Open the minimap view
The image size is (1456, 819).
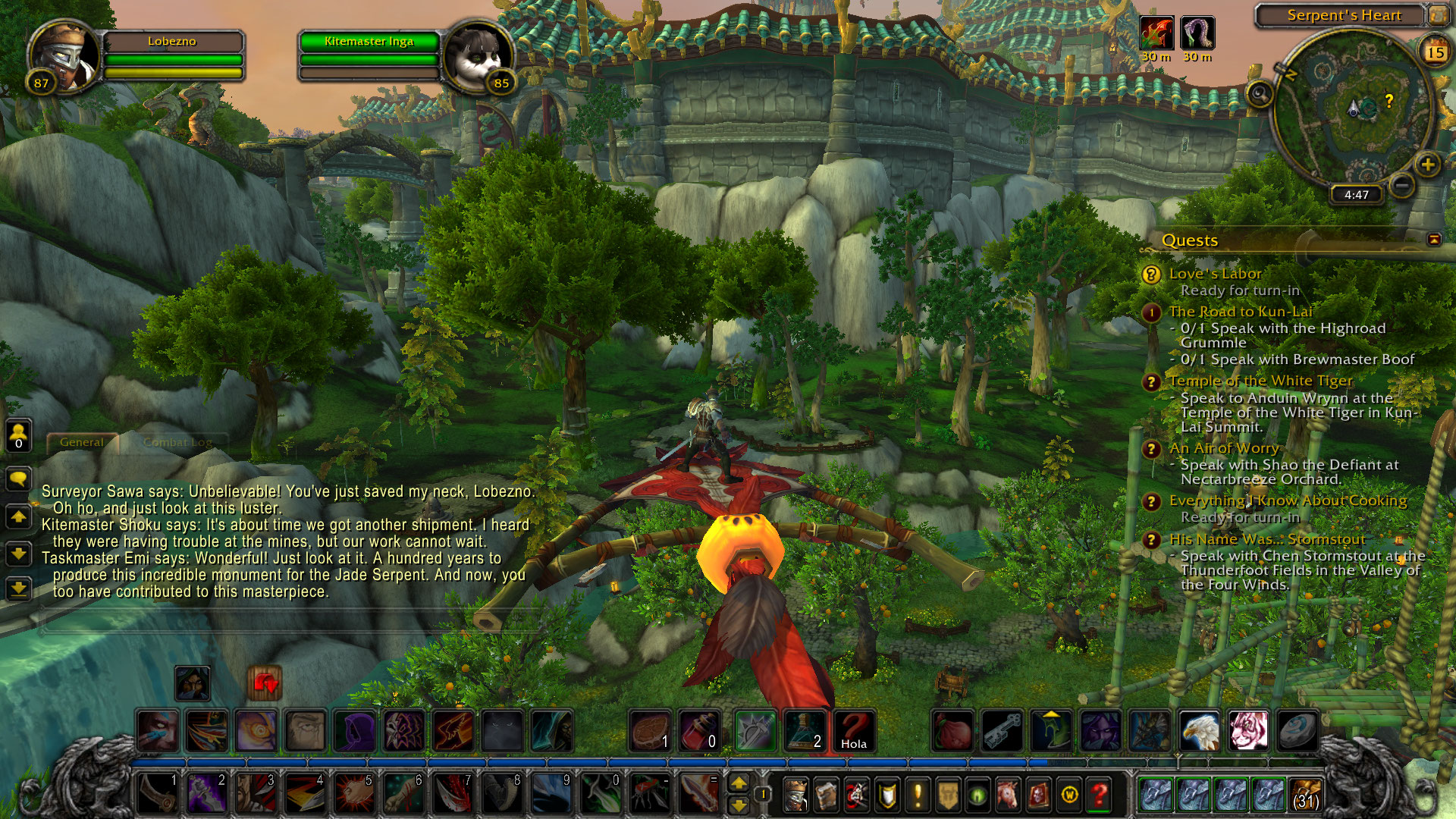click(1355, 109)
